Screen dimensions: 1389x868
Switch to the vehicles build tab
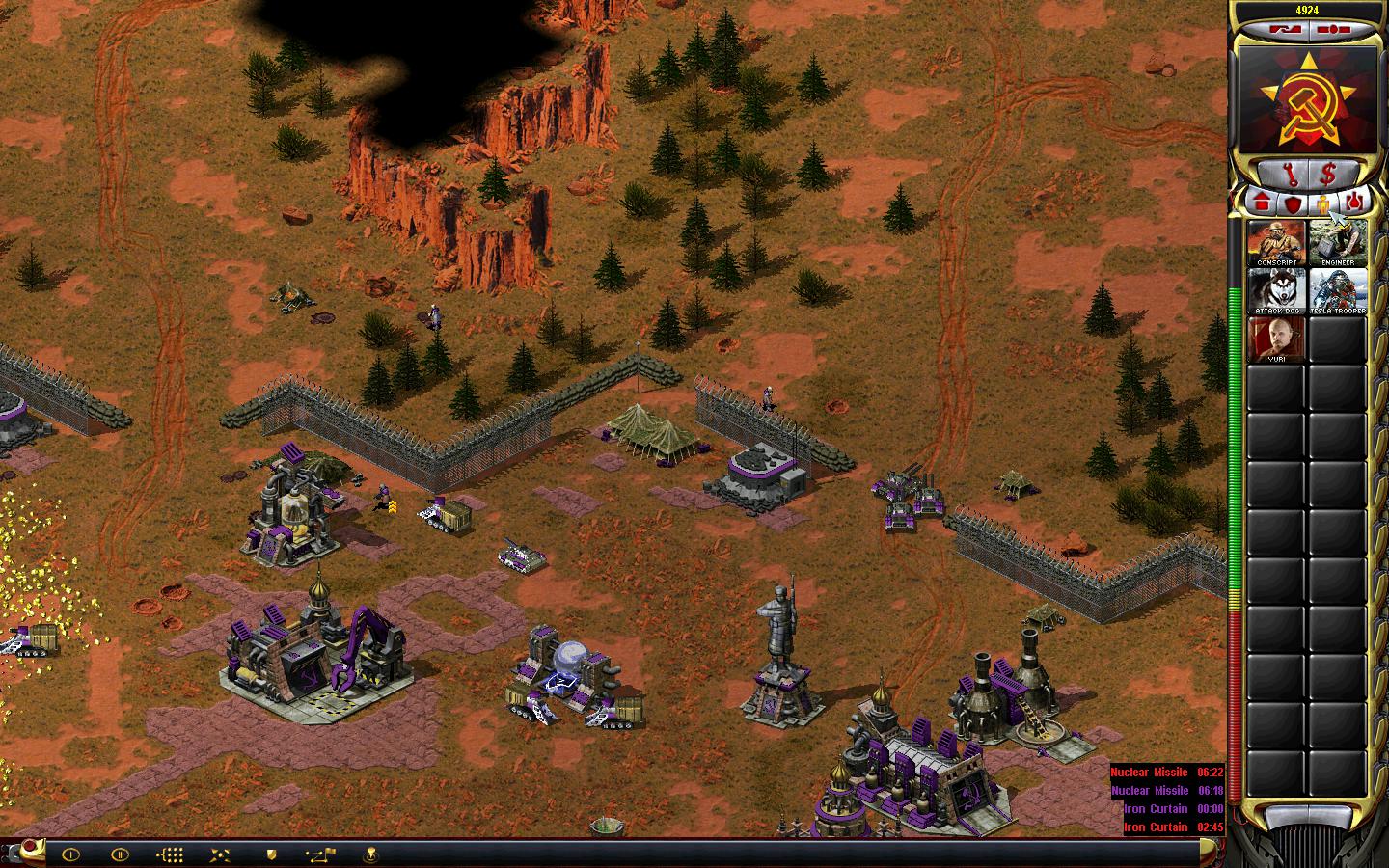(1354, 203)
